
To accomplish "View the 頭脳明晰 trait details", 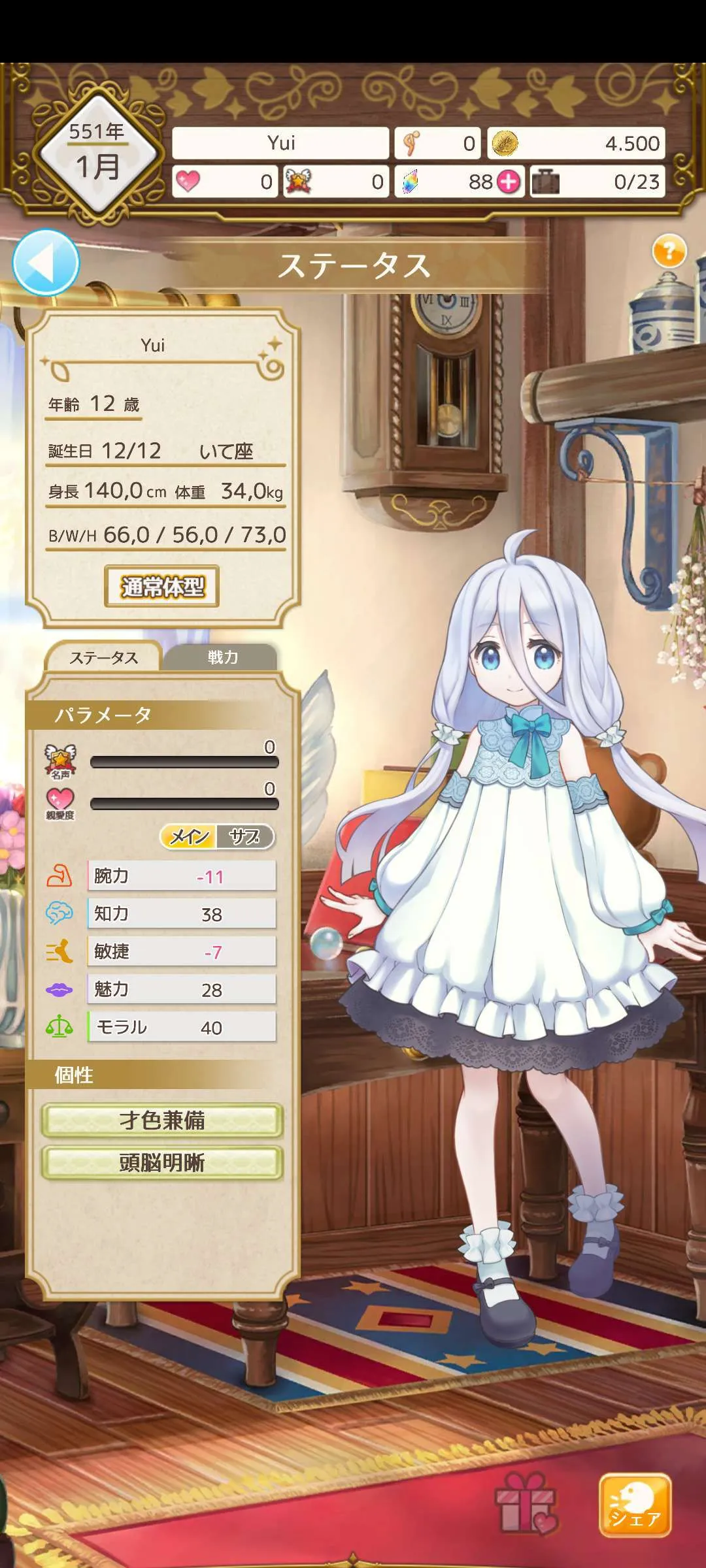I will pyautogui.click(x=162, y=1163).
